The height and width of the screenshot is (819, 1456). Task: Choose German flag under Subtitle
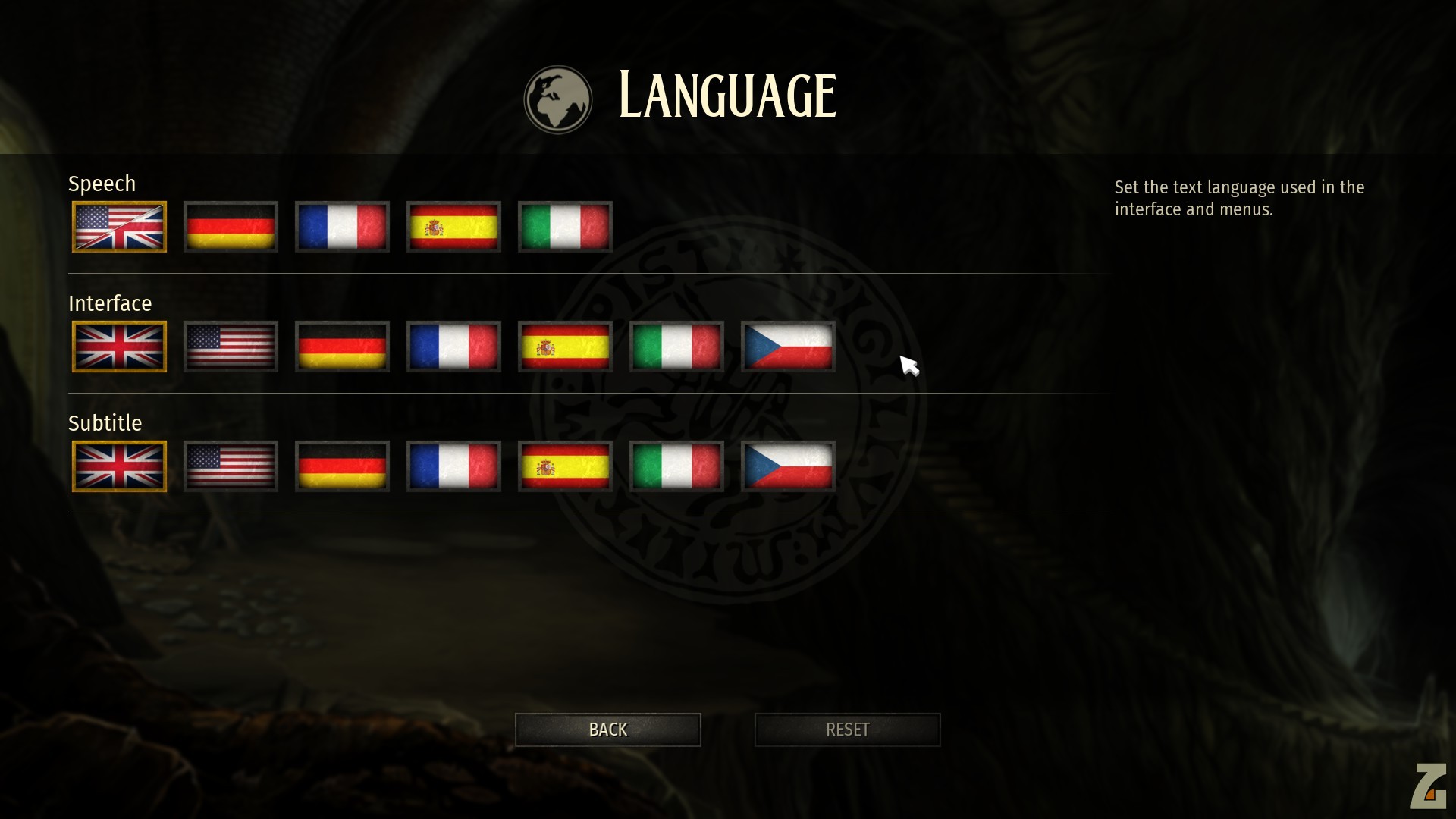[x=342, y=466]
